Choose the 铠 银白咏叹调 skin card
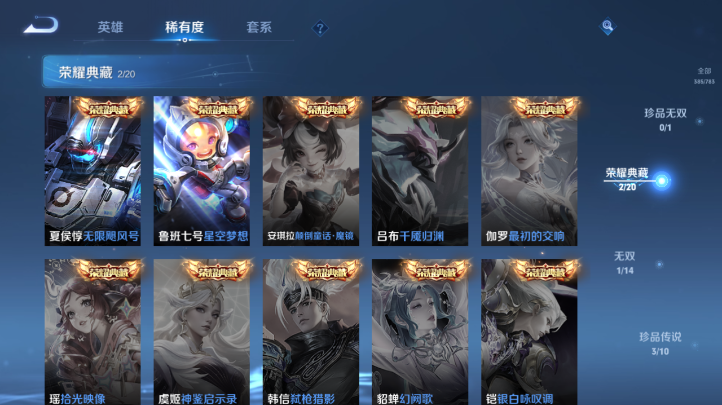 [x=529, y=332]
